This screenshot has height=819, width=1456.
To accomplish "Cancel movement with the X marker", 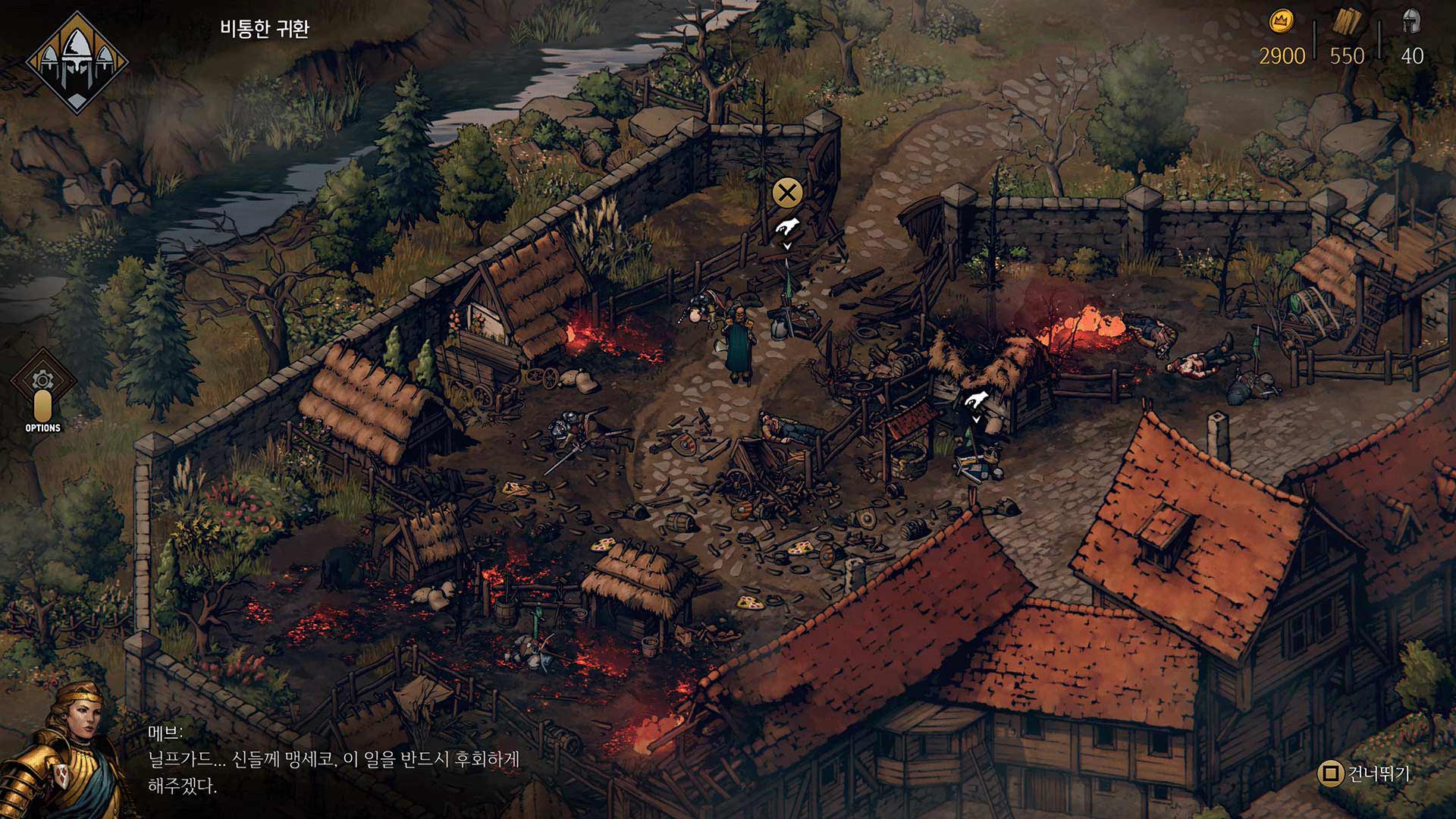I will tap(787, 192).
